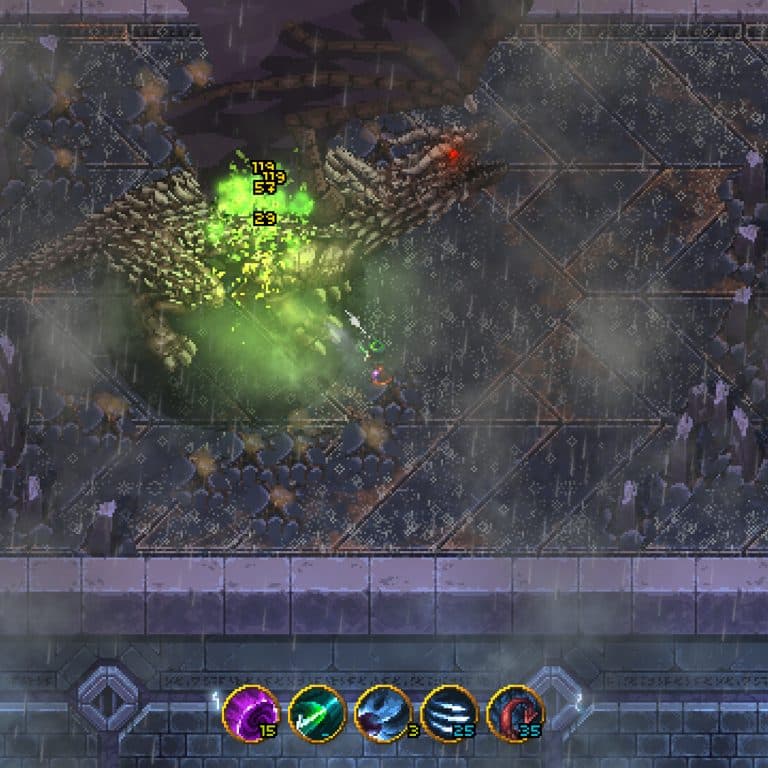
Task: Select the blue-white beast ability icon
Action: pyautogui.click(x=383, y=713)
